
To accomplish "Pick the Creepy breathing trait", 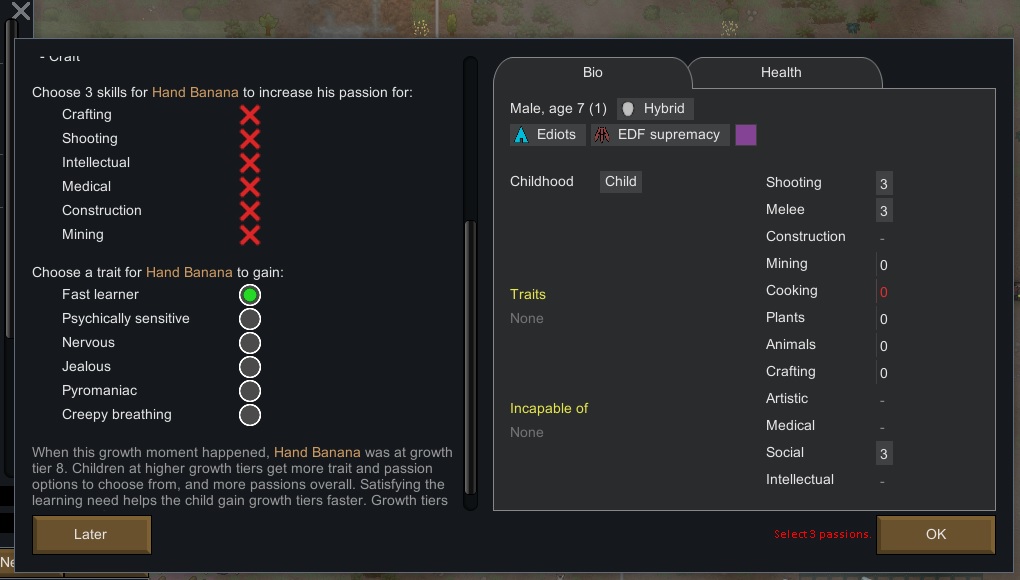I will click(x=250, y=415).
